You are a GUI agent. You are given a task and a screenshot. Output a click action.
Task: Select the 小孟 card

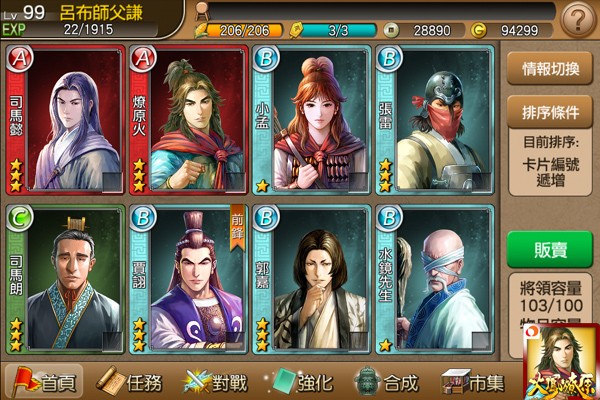click(311, 120)
